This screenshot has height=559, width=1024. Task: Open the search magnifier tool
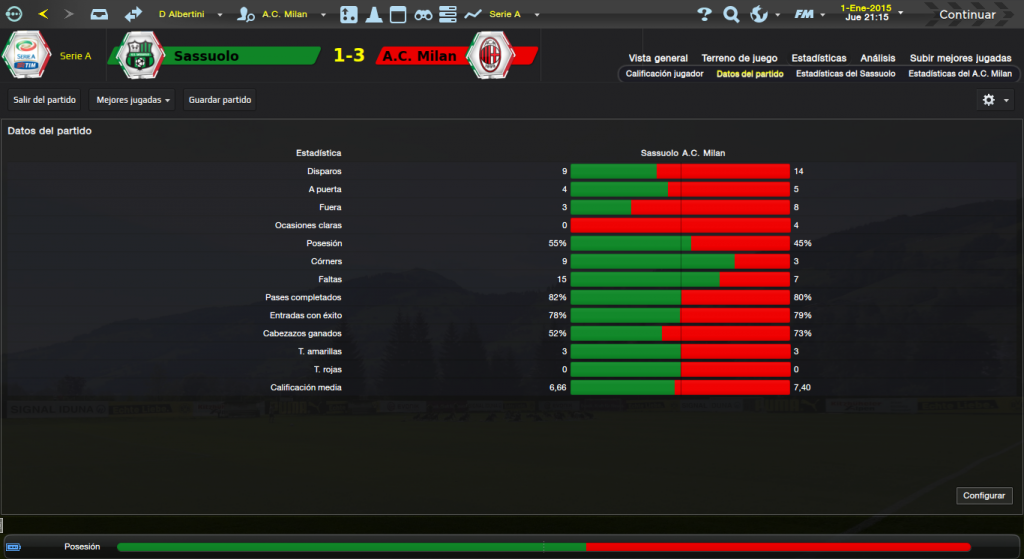click(731, 14)
